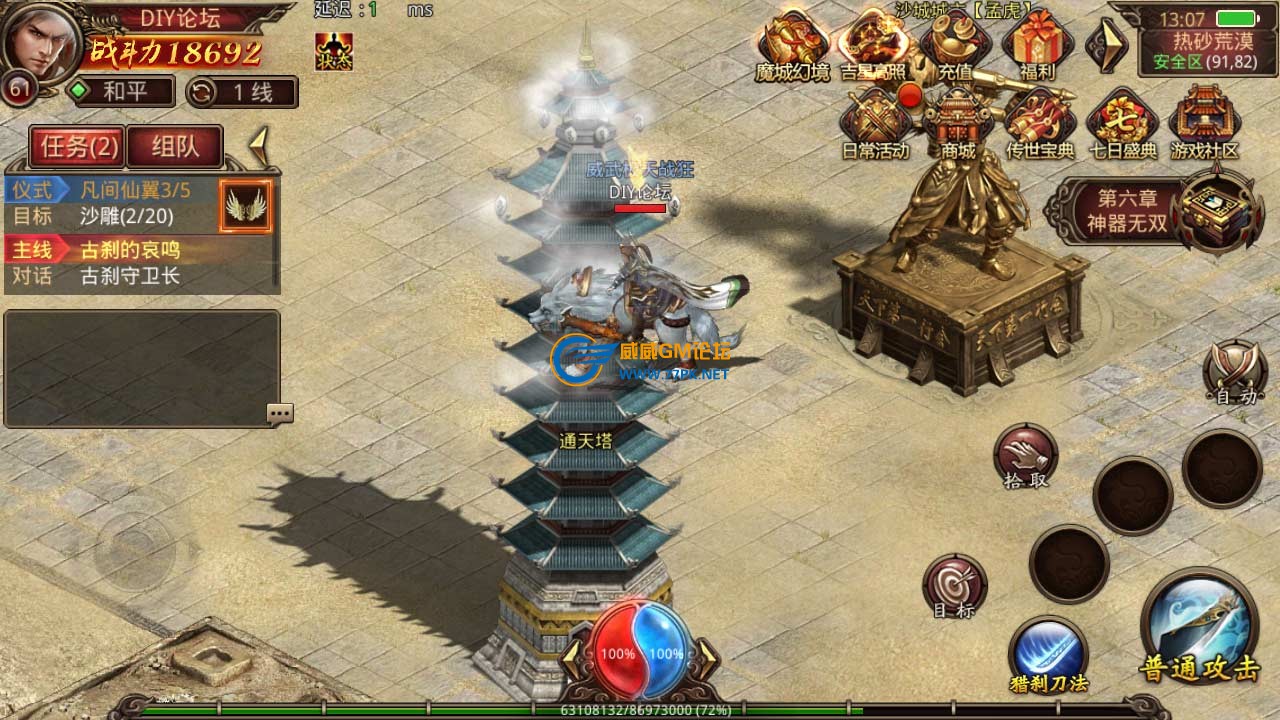
Task: Open the 任务(2) quest tab
Action: pyautogui.click(x=79, y=147)
